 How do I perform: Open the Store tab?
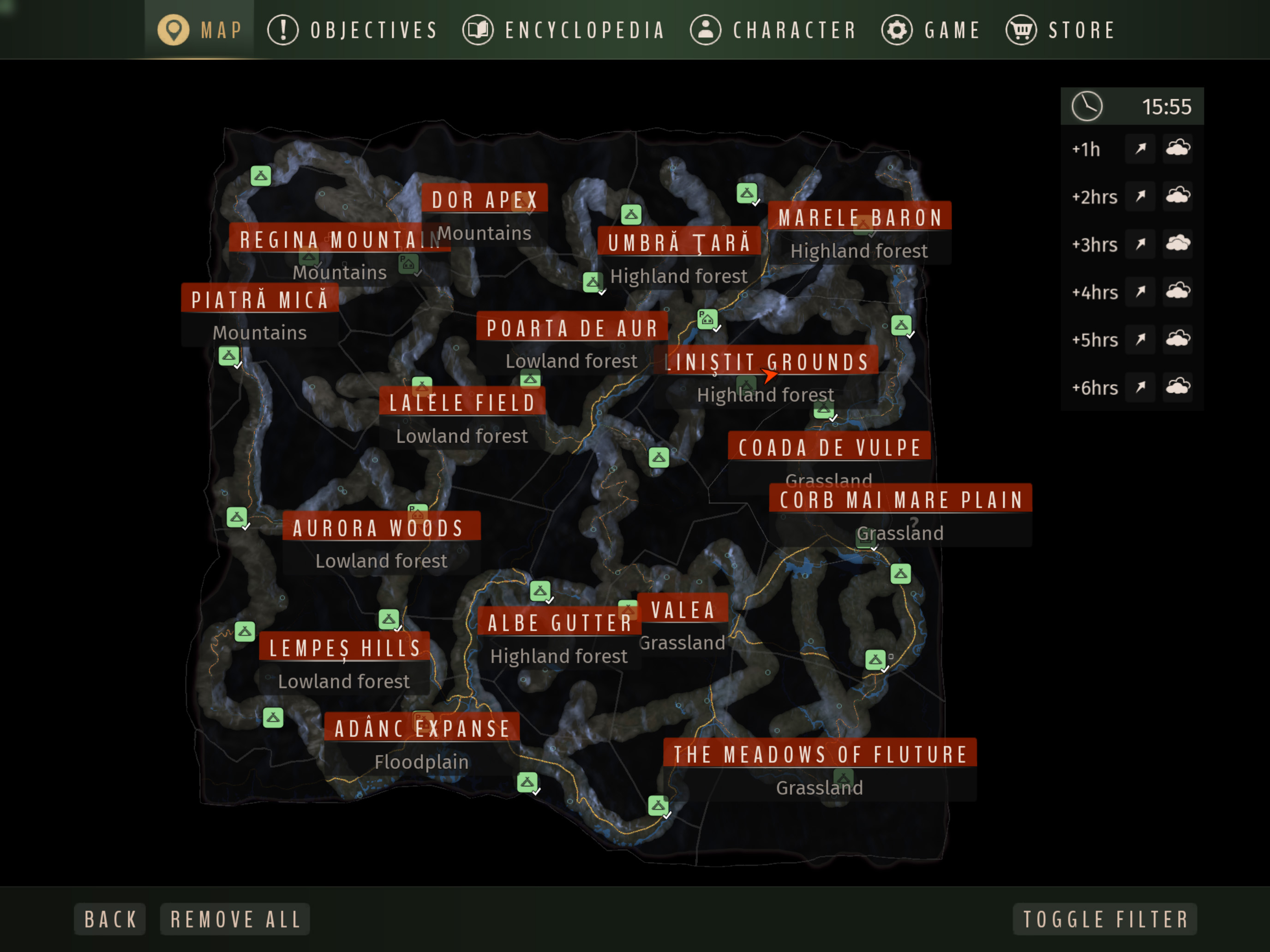(x=1060, y=30)
